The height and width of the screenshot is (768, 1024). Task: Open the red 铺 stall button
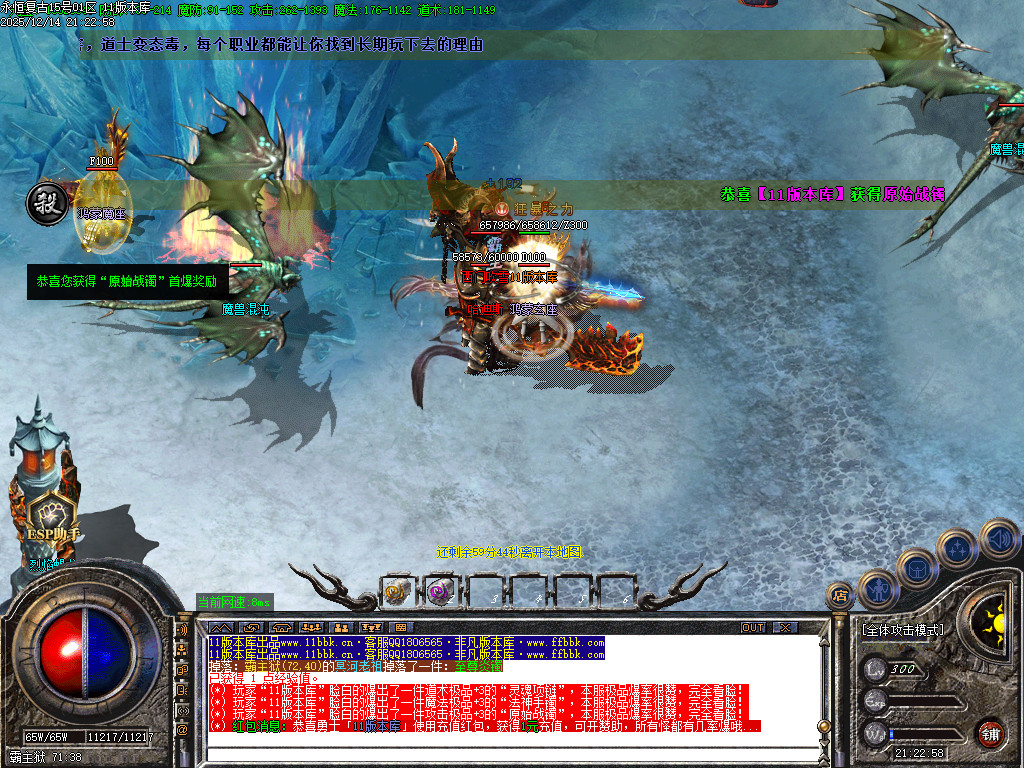[990, 732]
